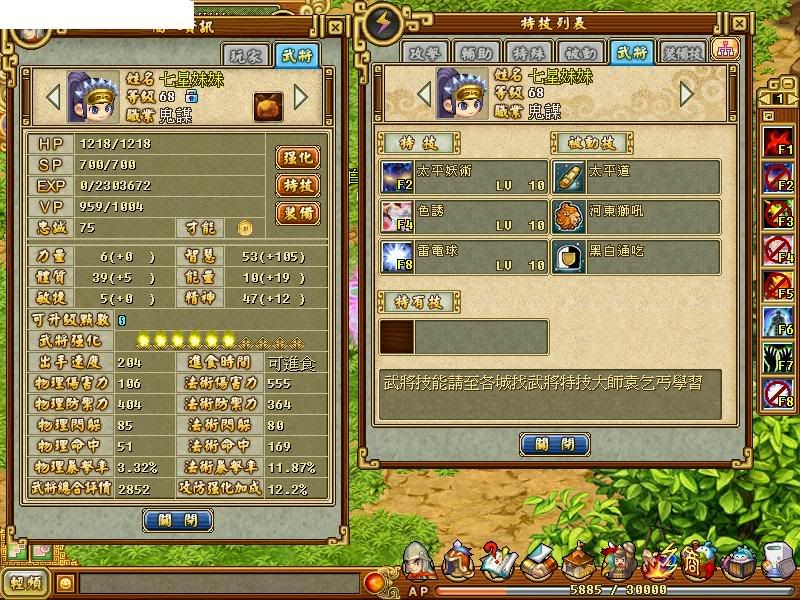Close the general info window with X
800x600 pixels.
pos(335,28)
